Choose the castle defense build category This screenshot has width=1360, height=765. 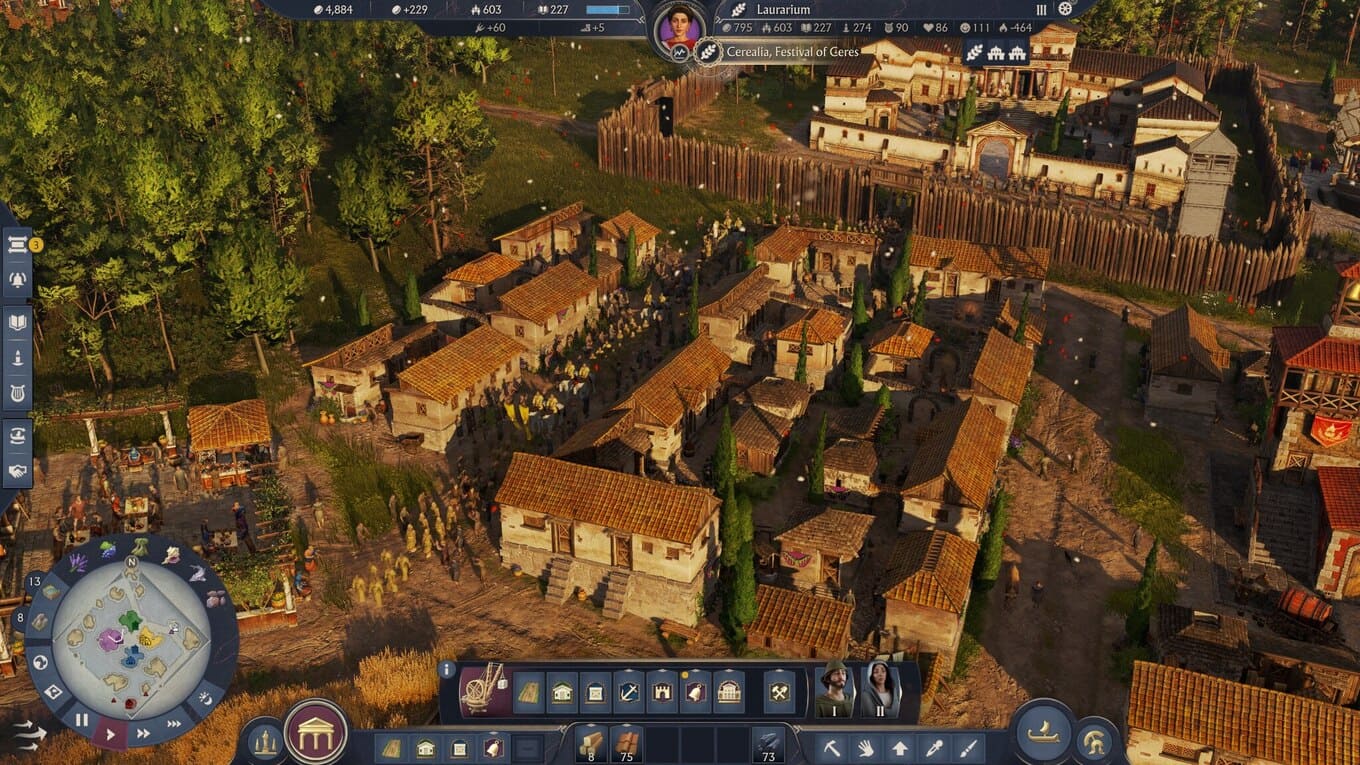tap(662, 692)
